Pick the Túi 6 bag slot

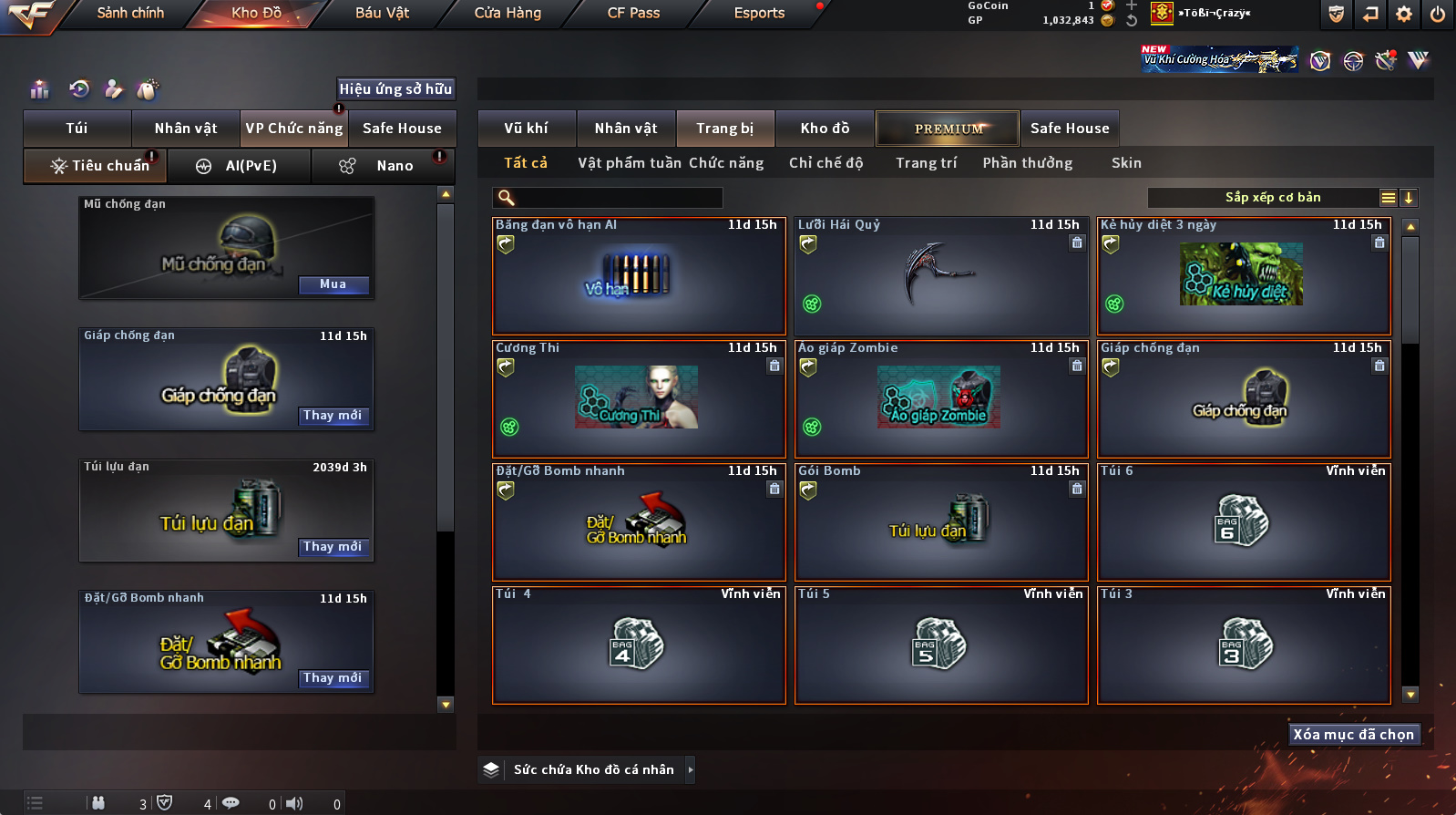[1244, 521]
